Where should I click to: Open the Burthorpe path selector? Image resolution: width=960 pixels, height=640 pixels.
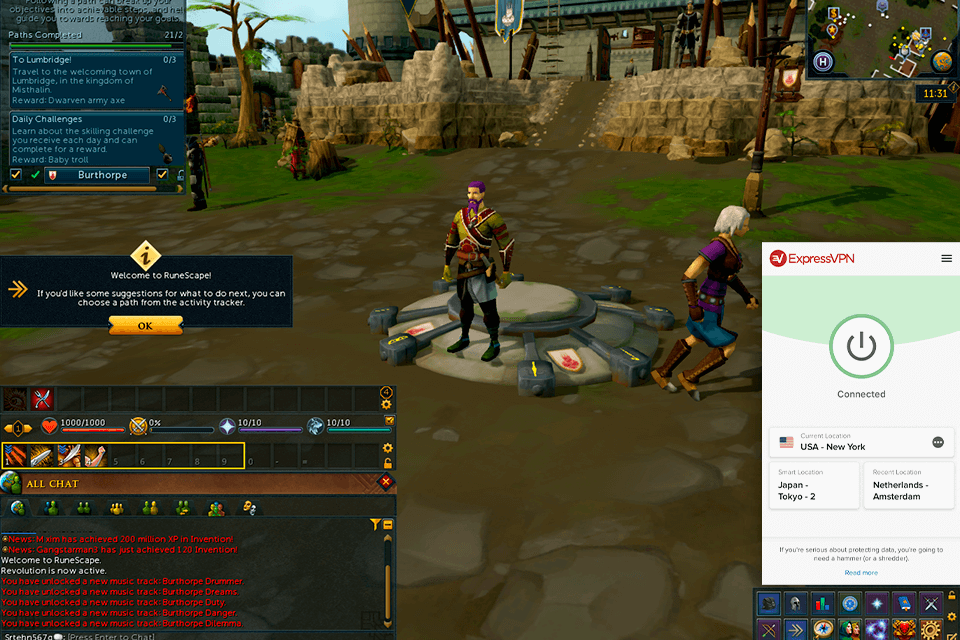click(100, 175)
